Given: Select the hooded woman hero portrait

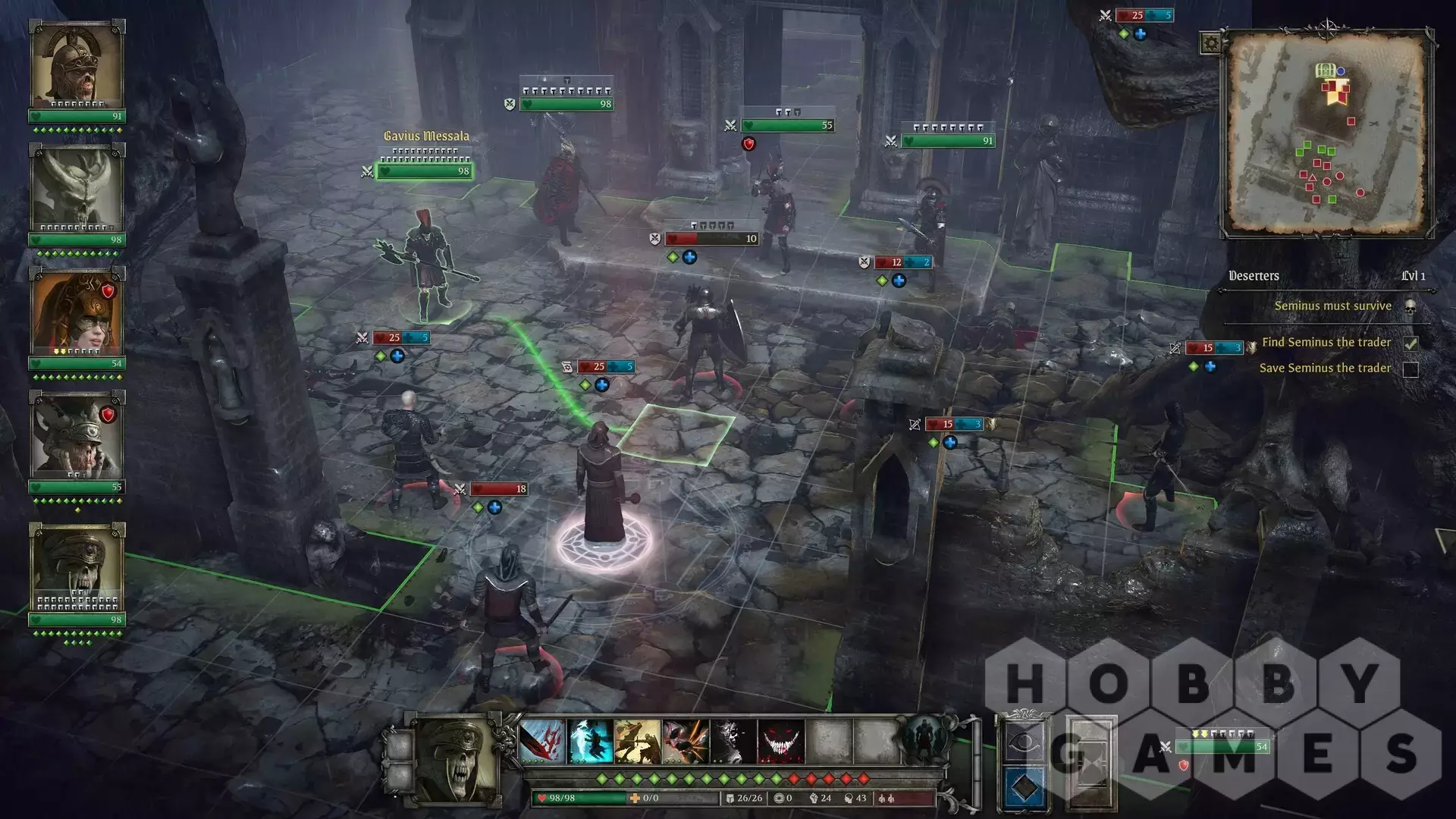Looking at the screenshot, I should [x=77, y=313].
